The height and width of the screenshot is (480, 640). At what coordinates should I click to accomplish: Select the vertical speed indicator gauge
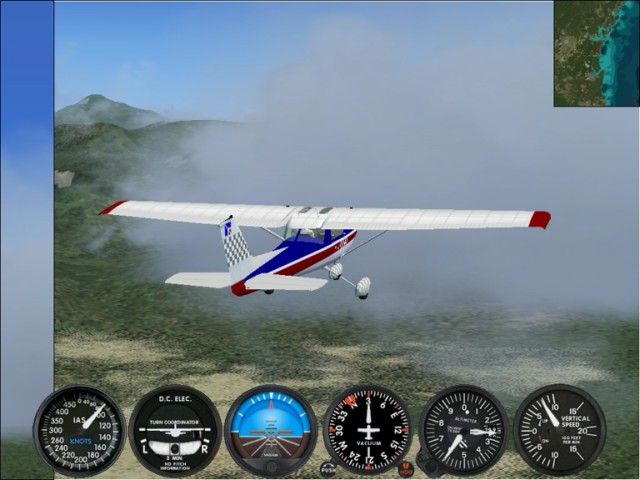pyautogui.click(x=559, y=430)
